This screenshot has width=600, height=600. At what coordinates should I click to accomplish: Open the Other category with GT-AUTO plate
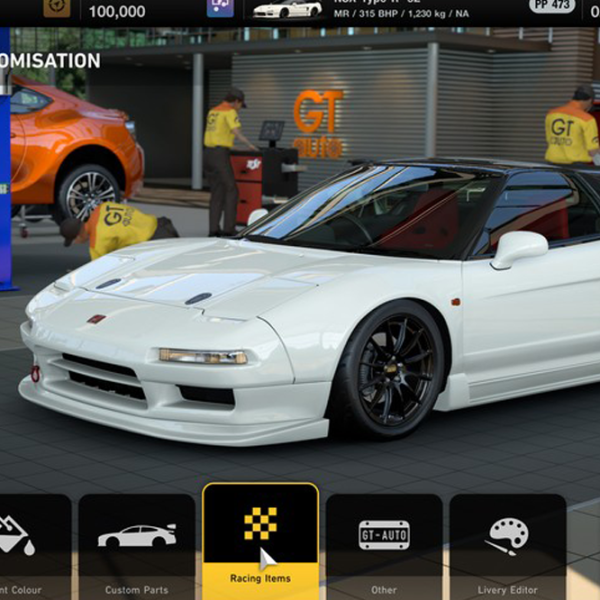pos(384,545)
